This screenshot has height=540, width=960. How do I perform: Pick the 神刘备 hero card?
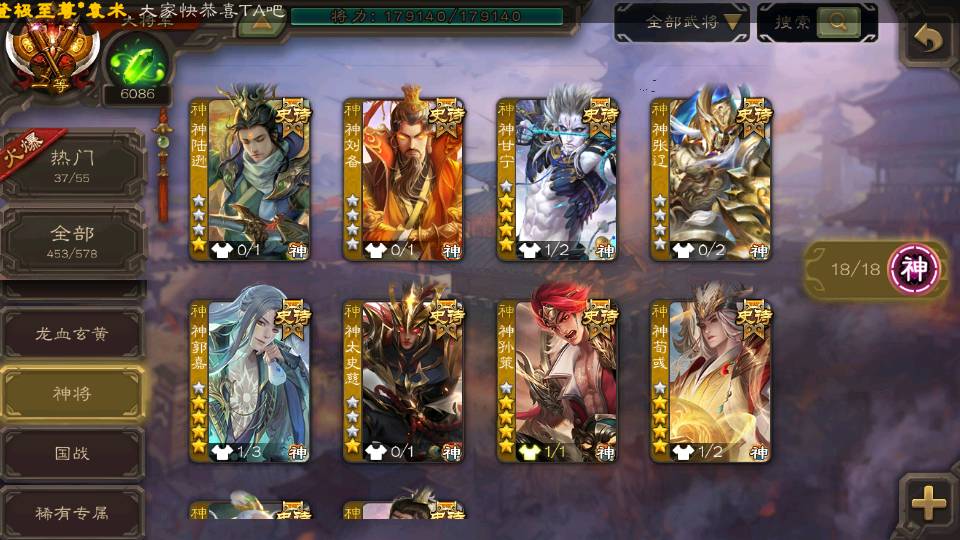click(x=404, y=180)
